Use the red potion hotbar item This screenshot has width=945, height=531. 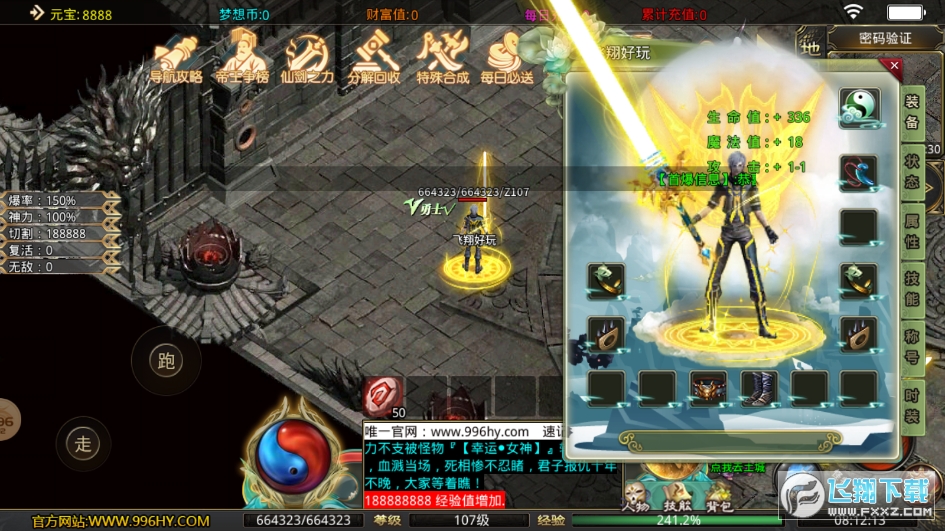pyautogui.click(x=383, y=396)
